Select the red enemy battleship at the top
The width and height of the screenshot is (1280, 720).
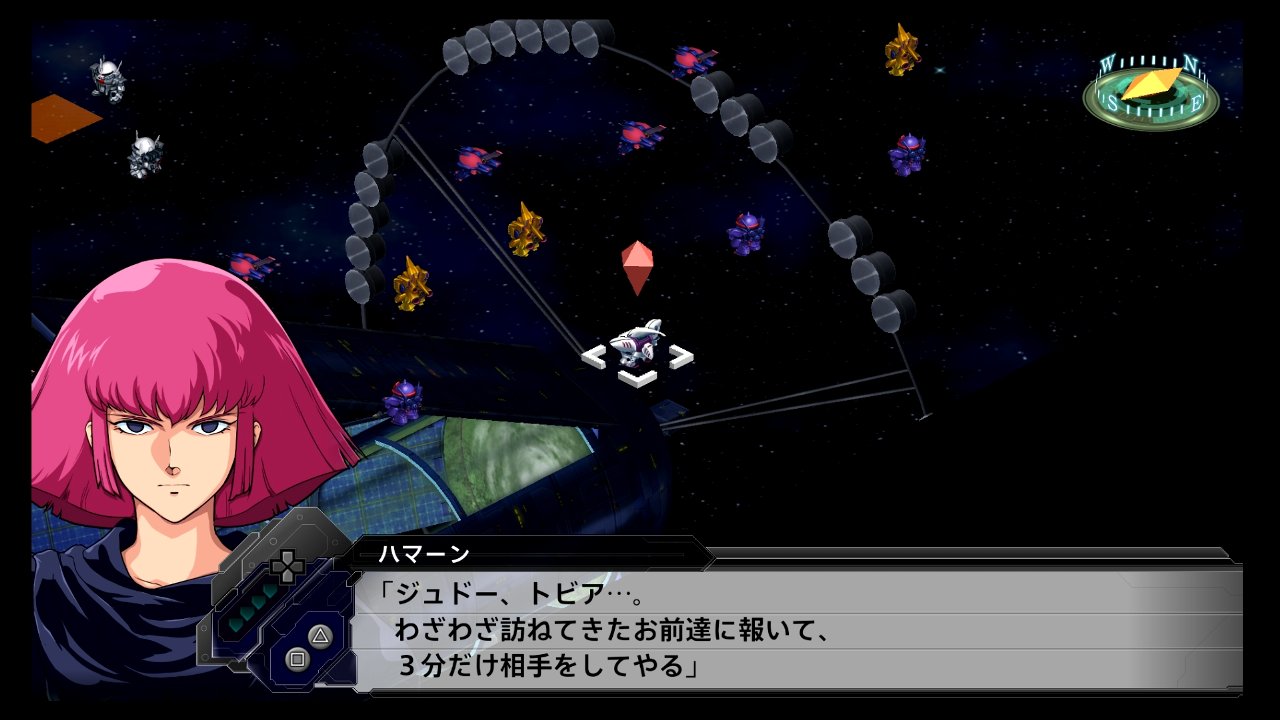tap(690, 60)
